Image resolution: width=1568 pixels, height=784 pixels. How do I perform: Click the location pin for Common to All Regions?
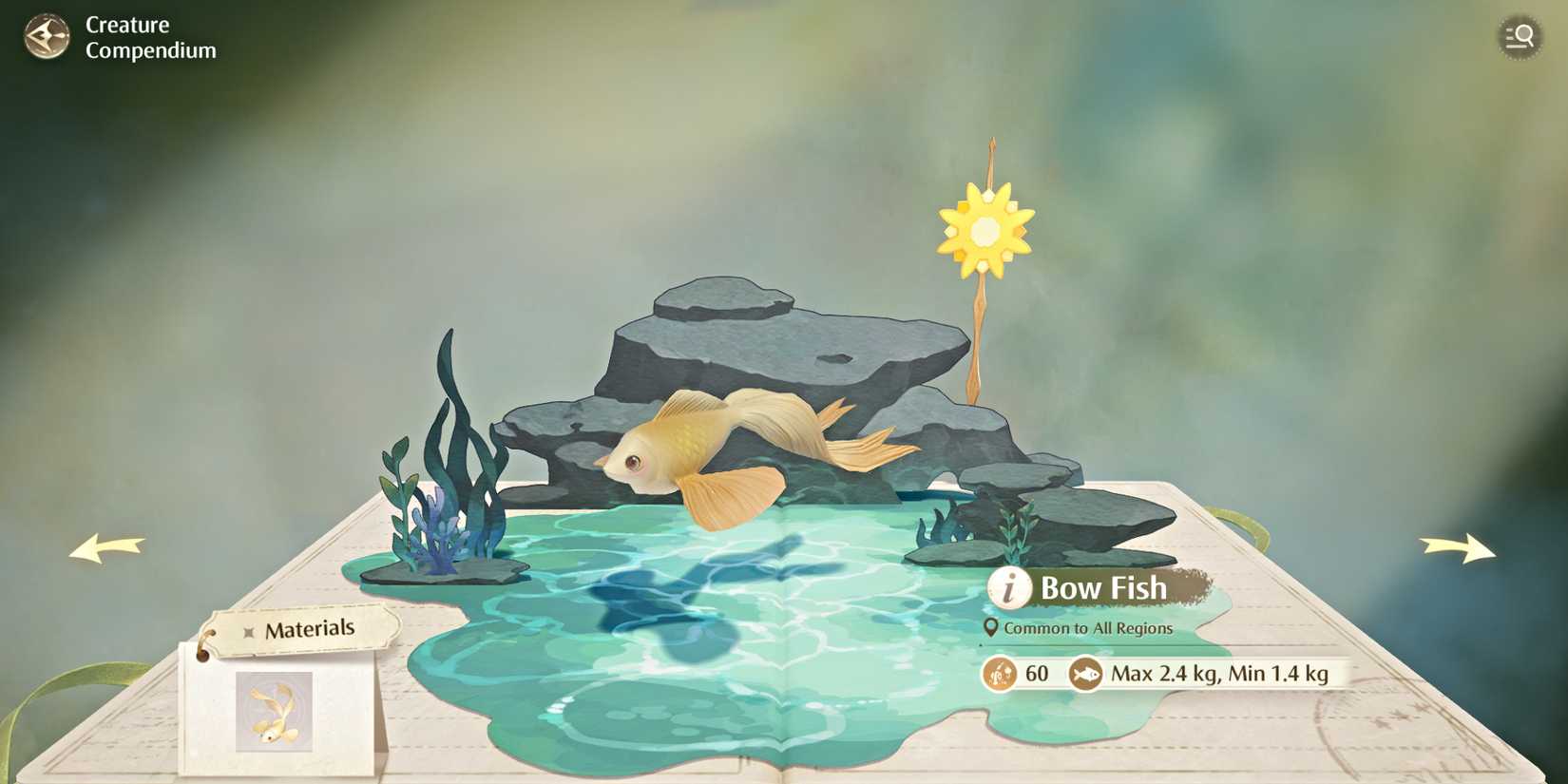pos(991,627)
